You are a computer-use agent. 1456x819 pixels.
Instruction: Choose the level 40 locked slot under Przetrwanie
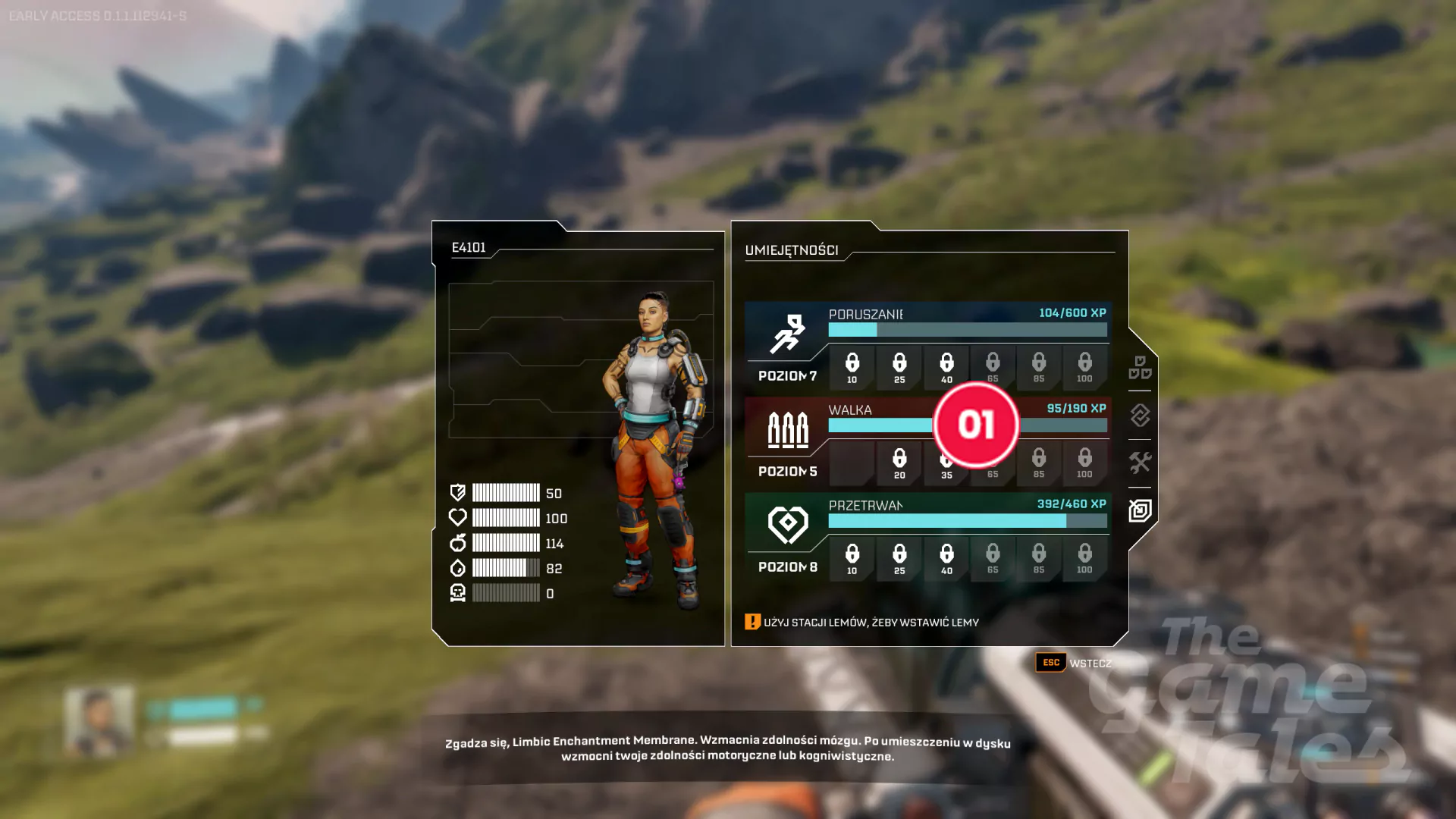click(x=946, y=559)
